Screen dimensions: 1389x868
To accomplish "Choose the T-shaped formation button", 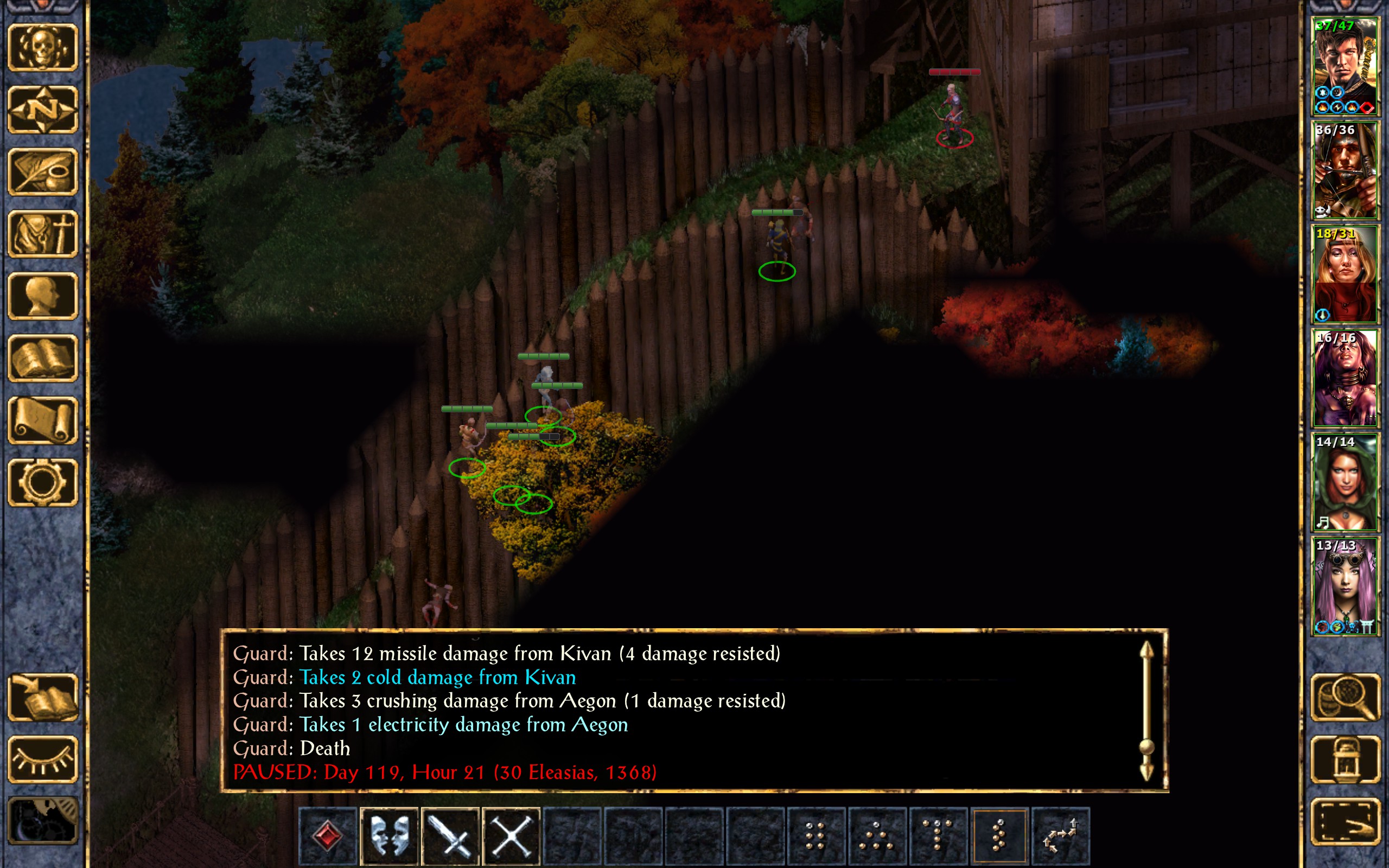I will pos(938,836).
